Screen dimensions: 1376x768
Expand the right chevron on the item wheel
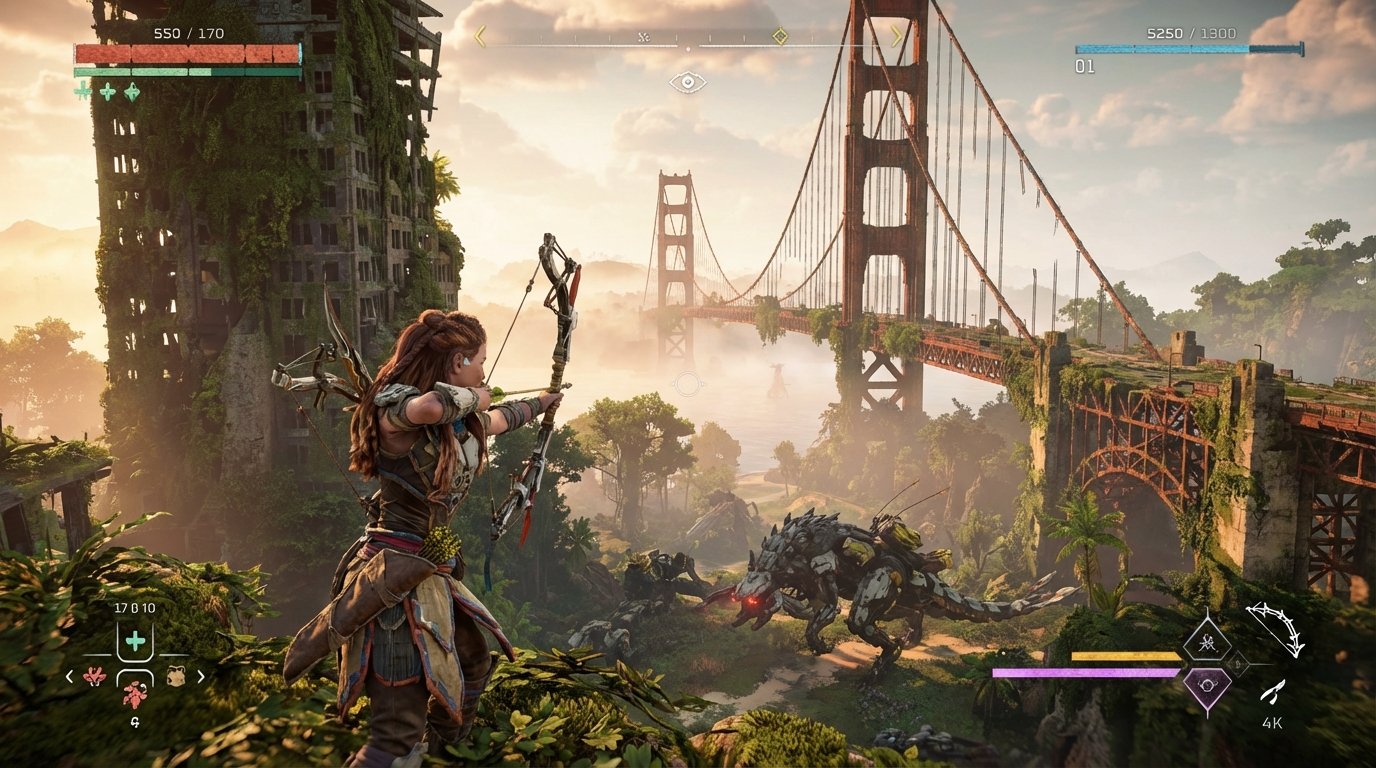click(x=200, y=676)
